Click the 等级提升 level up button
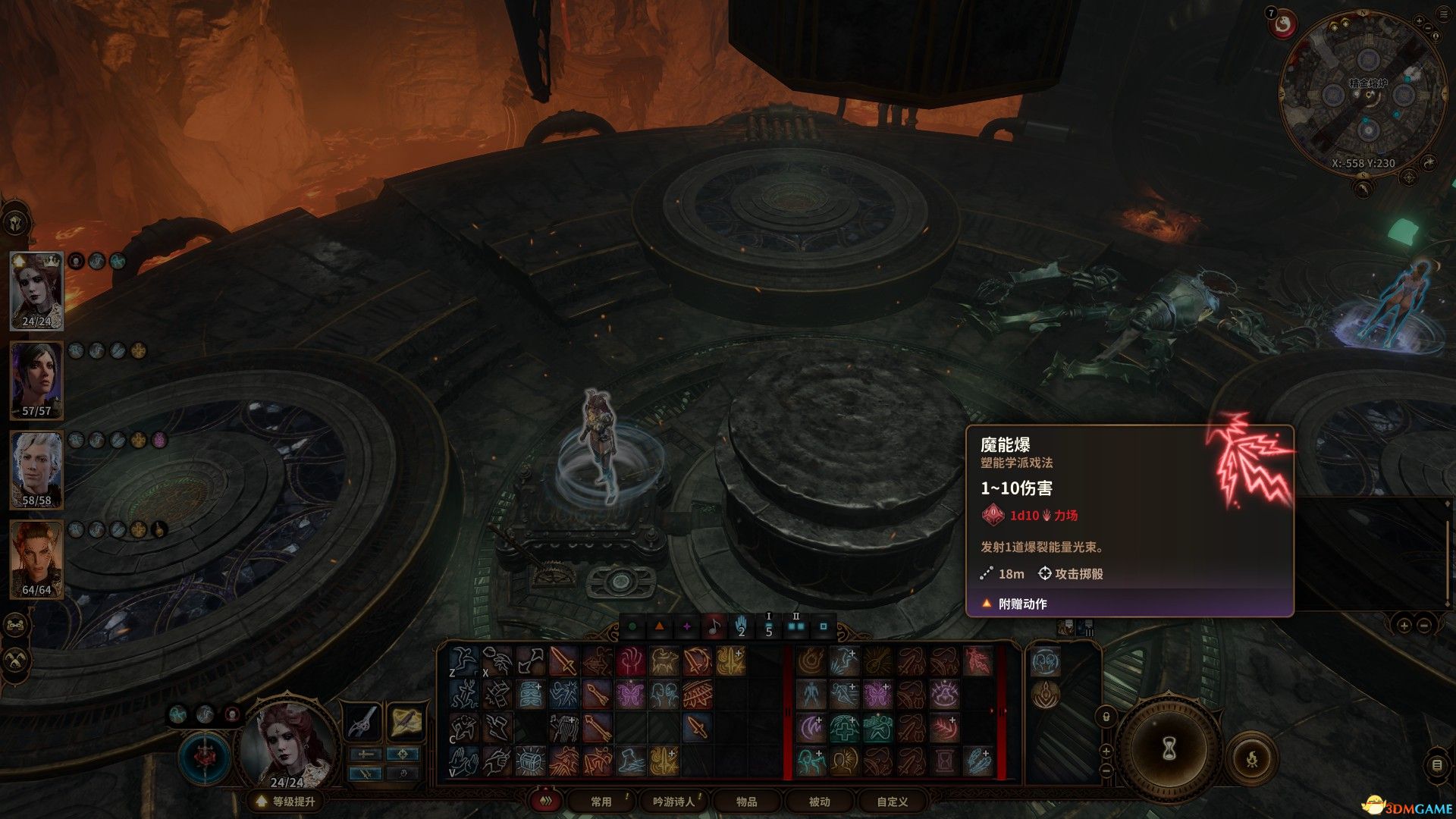Viewport: 1456px width, 819px height. [286, 802]
